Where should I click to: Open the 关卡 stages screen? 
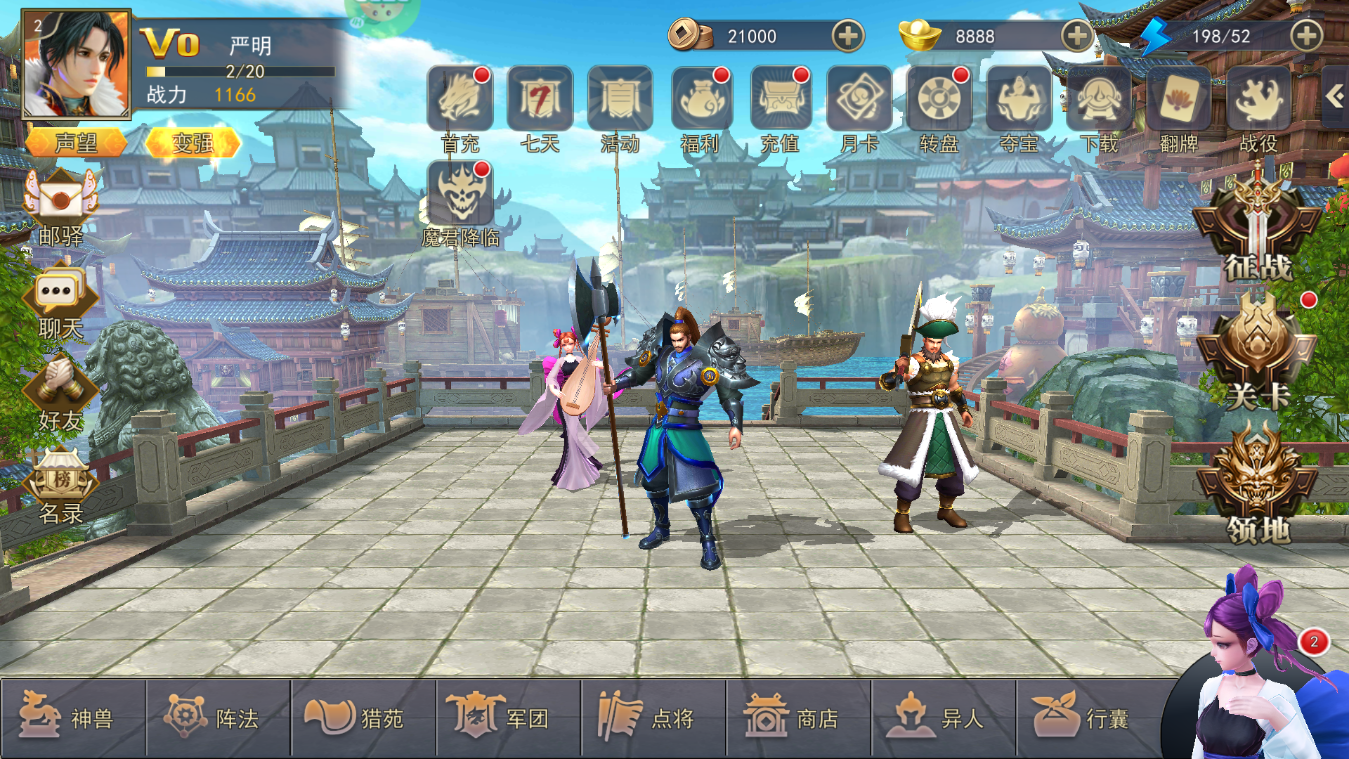pos(1258,350)
